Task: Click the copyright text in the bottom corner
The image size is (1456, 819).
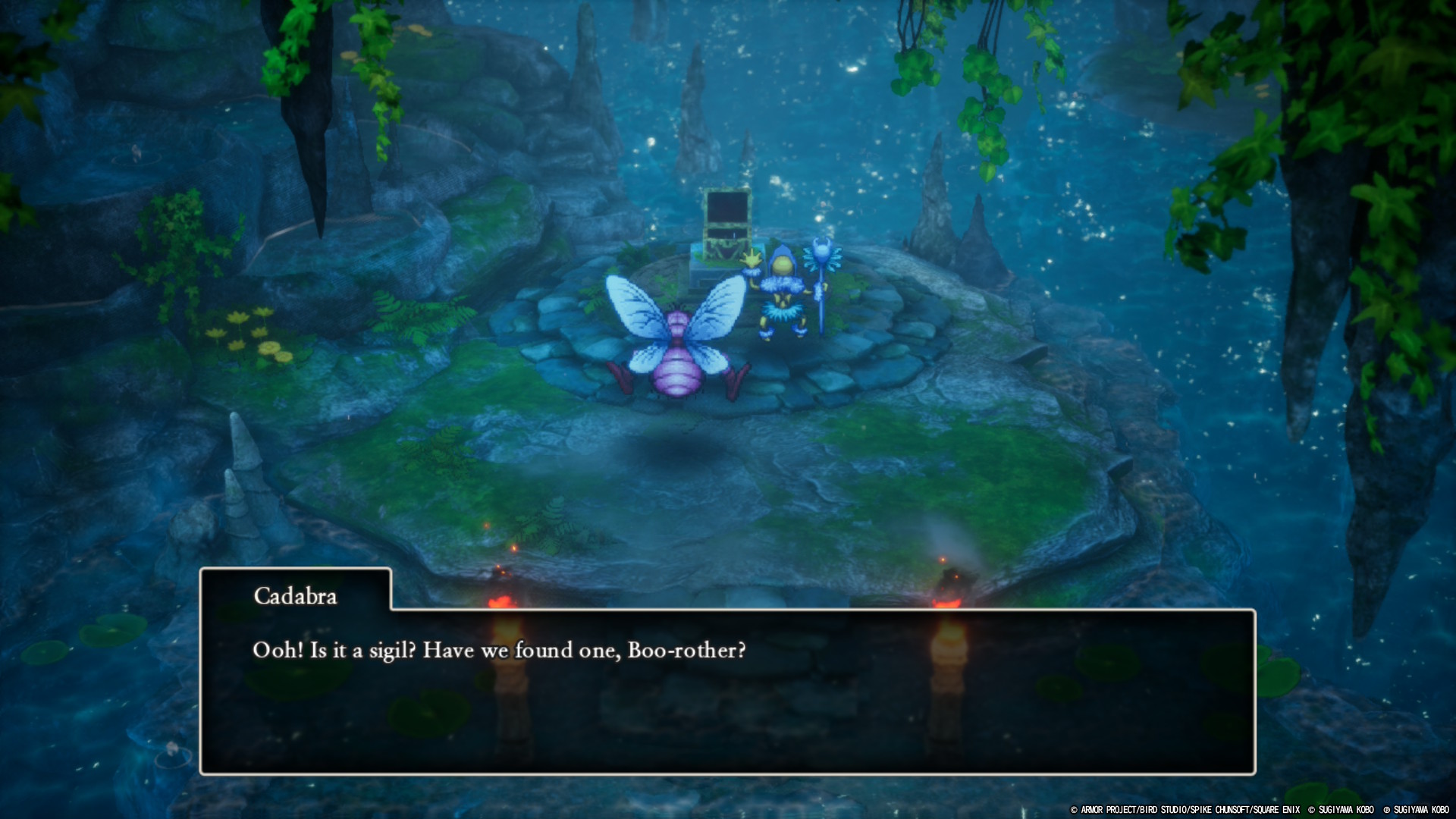Action: 1259,809
